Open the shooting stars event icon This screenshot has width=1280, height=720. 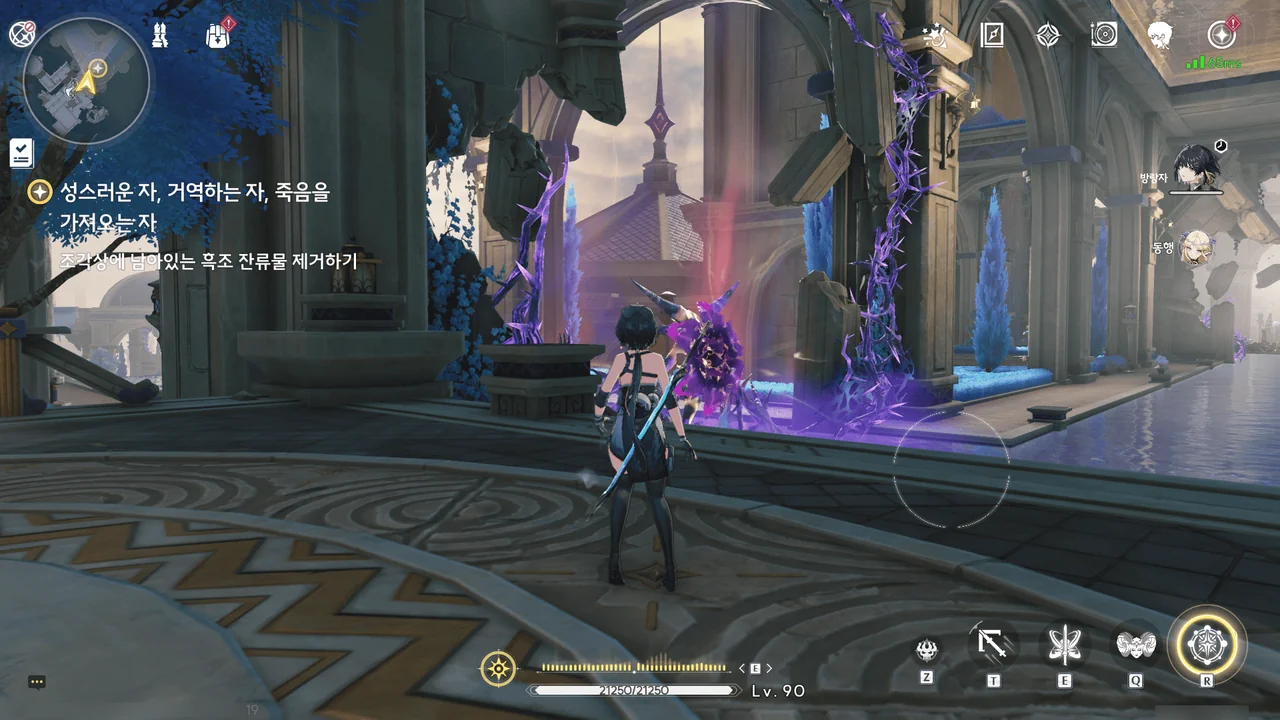(x=937, y=36)
